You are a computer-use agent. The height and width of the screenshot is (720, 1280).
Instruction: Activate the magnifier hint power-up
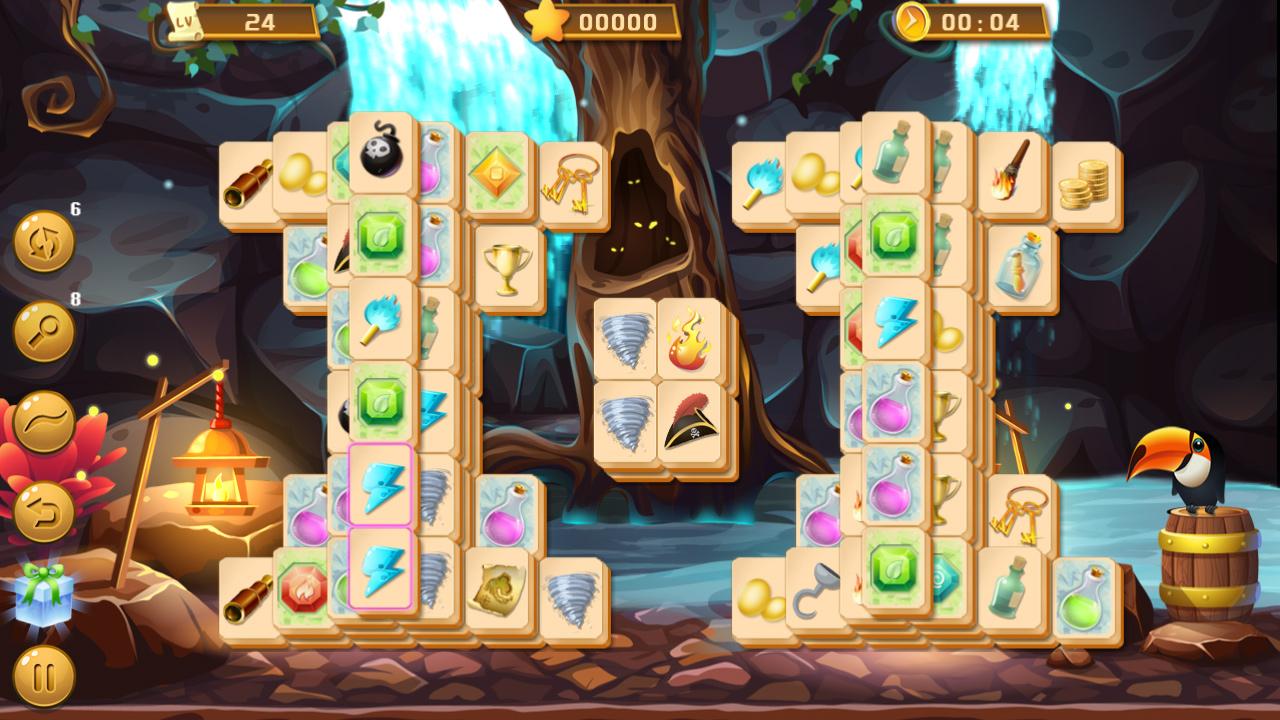click(x=42, y=330)
